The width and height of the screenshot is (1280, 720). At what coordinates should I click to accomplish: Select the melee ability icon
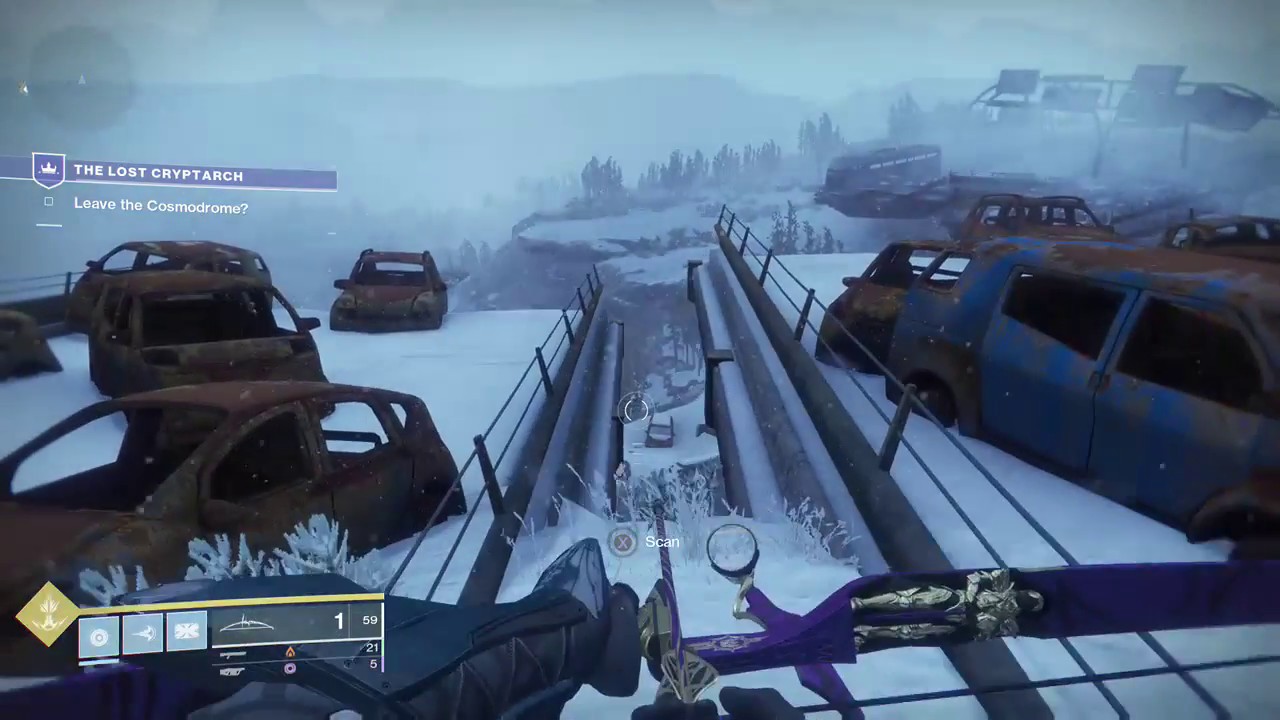(x=143, y=635)
